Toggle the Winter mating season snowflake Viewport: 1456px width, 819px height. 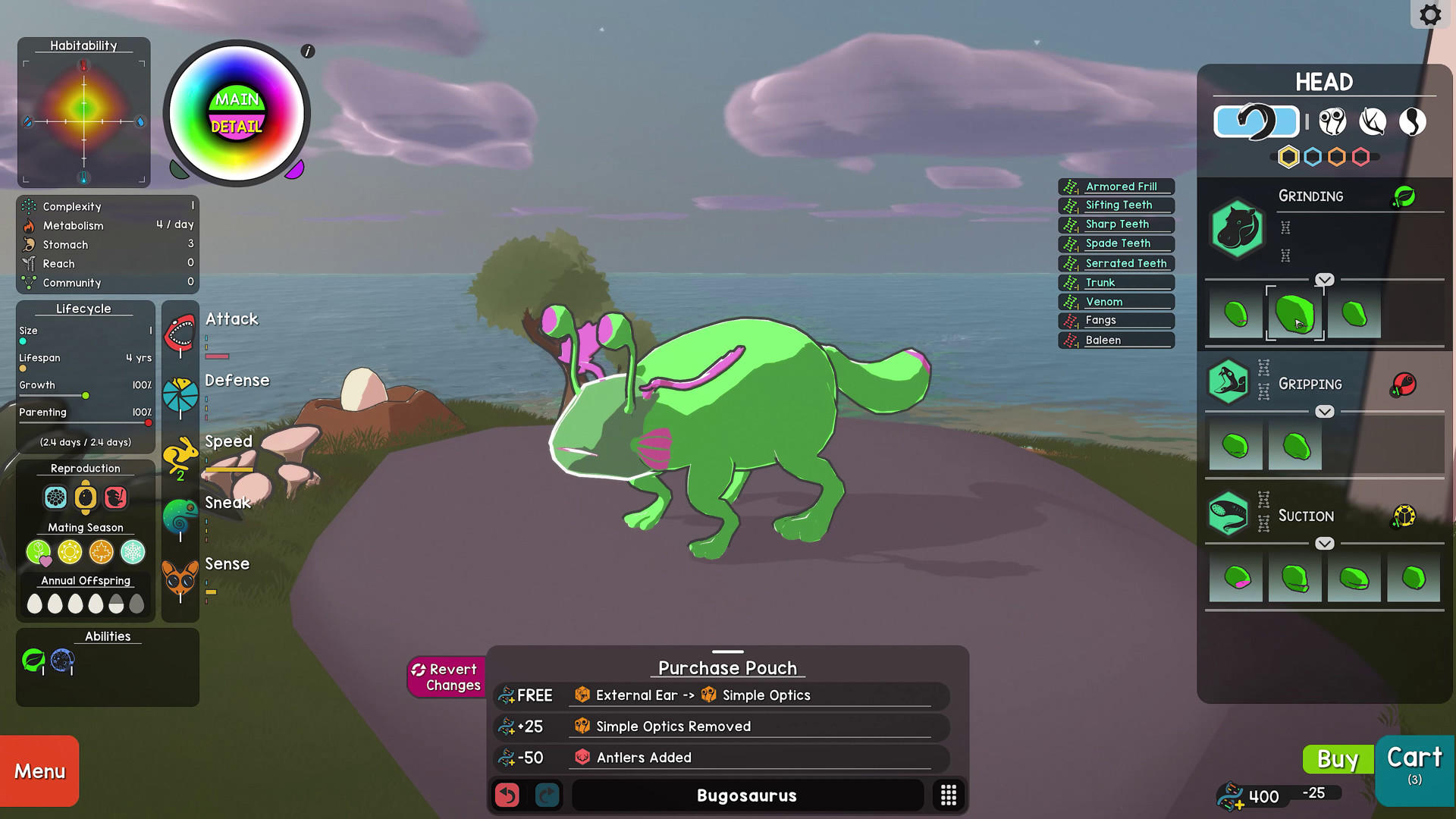pos(133,553)
